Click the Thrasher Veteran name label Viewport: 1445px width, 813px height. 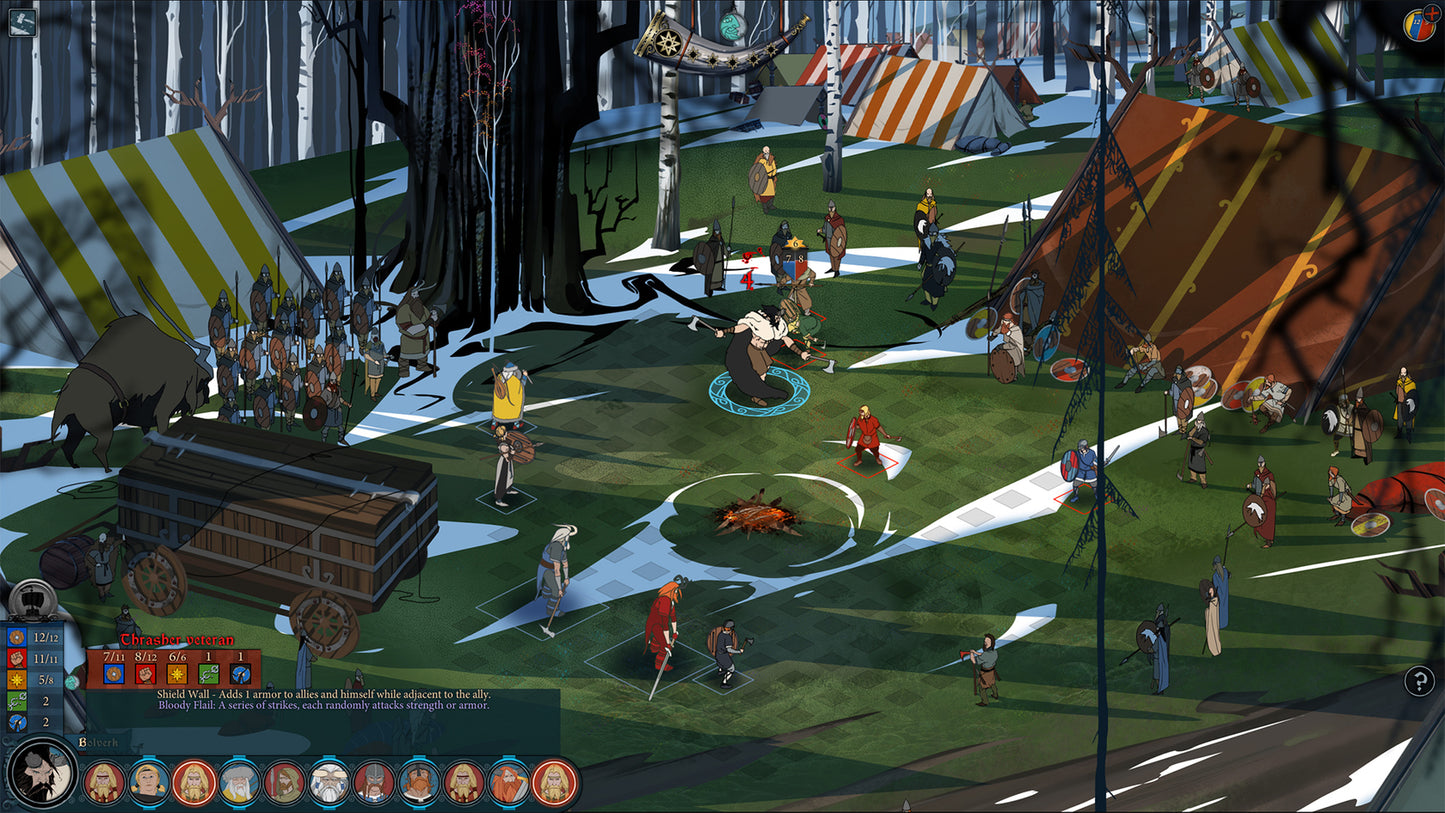(176, 639)
